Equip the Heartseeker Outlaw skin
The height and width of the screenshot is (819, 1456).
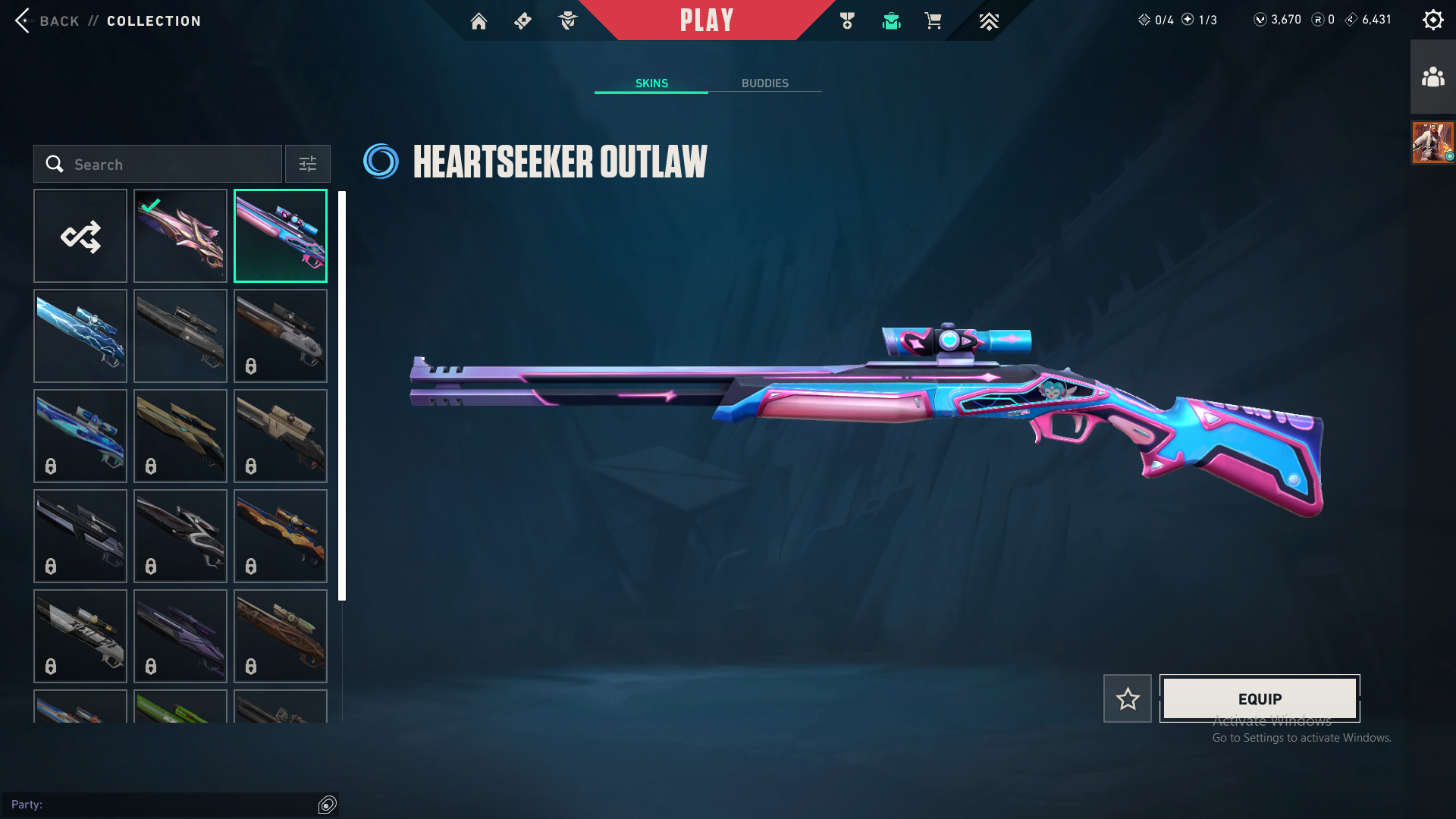click(x=1260, y=698)
